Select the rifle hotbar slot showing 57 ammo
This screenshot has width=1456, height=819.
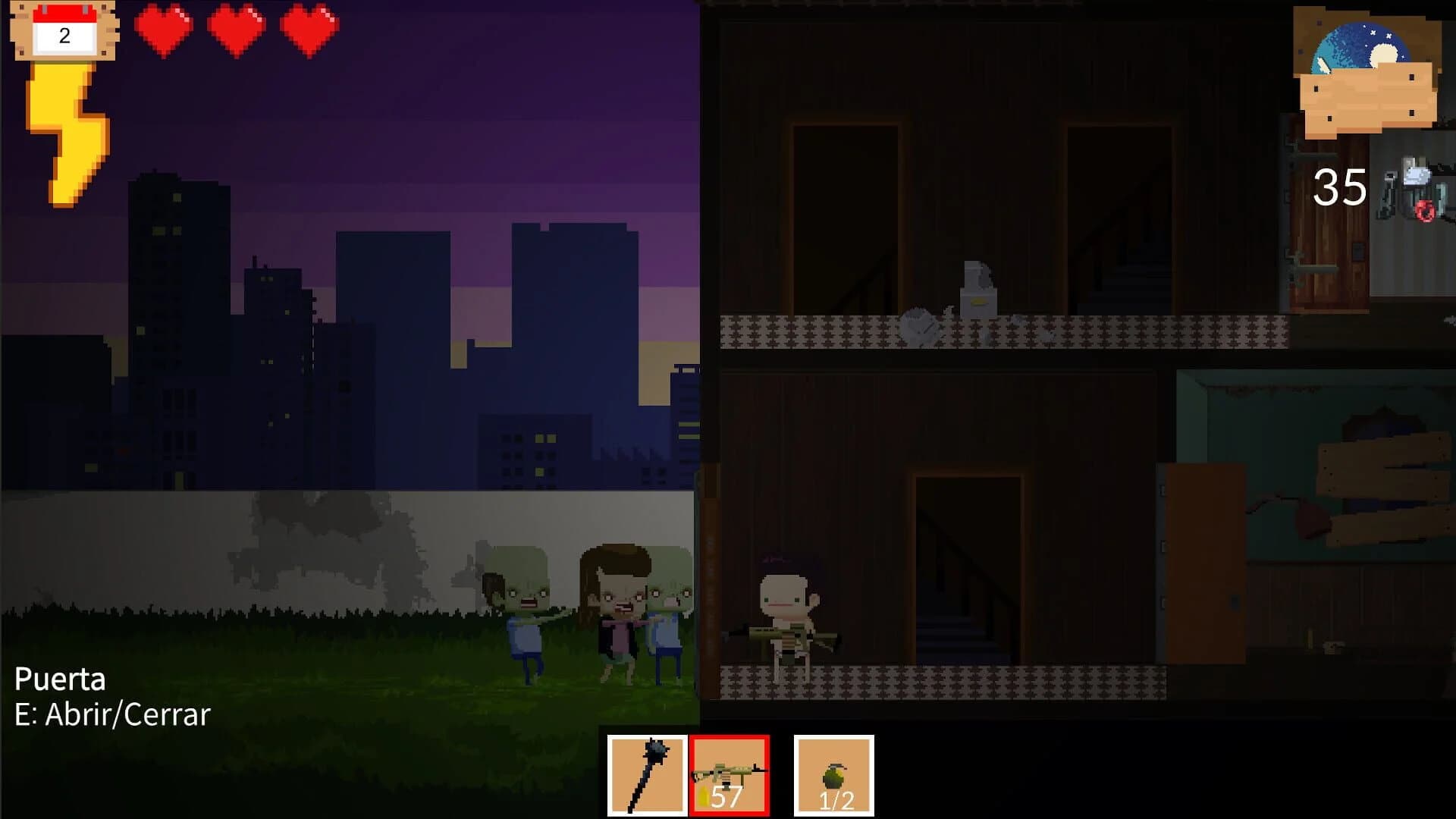[730, 773]
